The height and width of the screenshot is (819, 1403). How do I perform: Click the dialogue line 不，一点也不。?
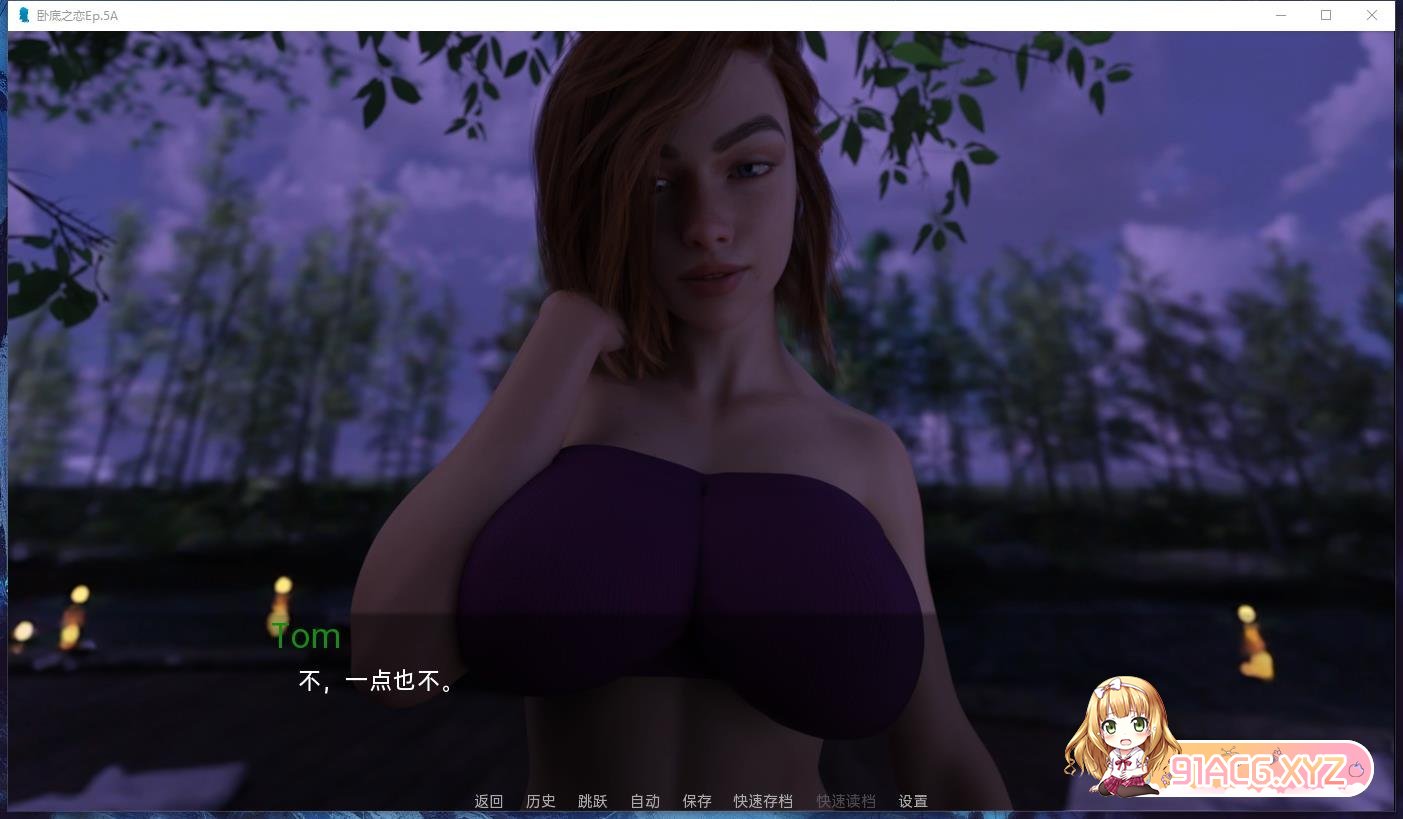click(374, 681)
